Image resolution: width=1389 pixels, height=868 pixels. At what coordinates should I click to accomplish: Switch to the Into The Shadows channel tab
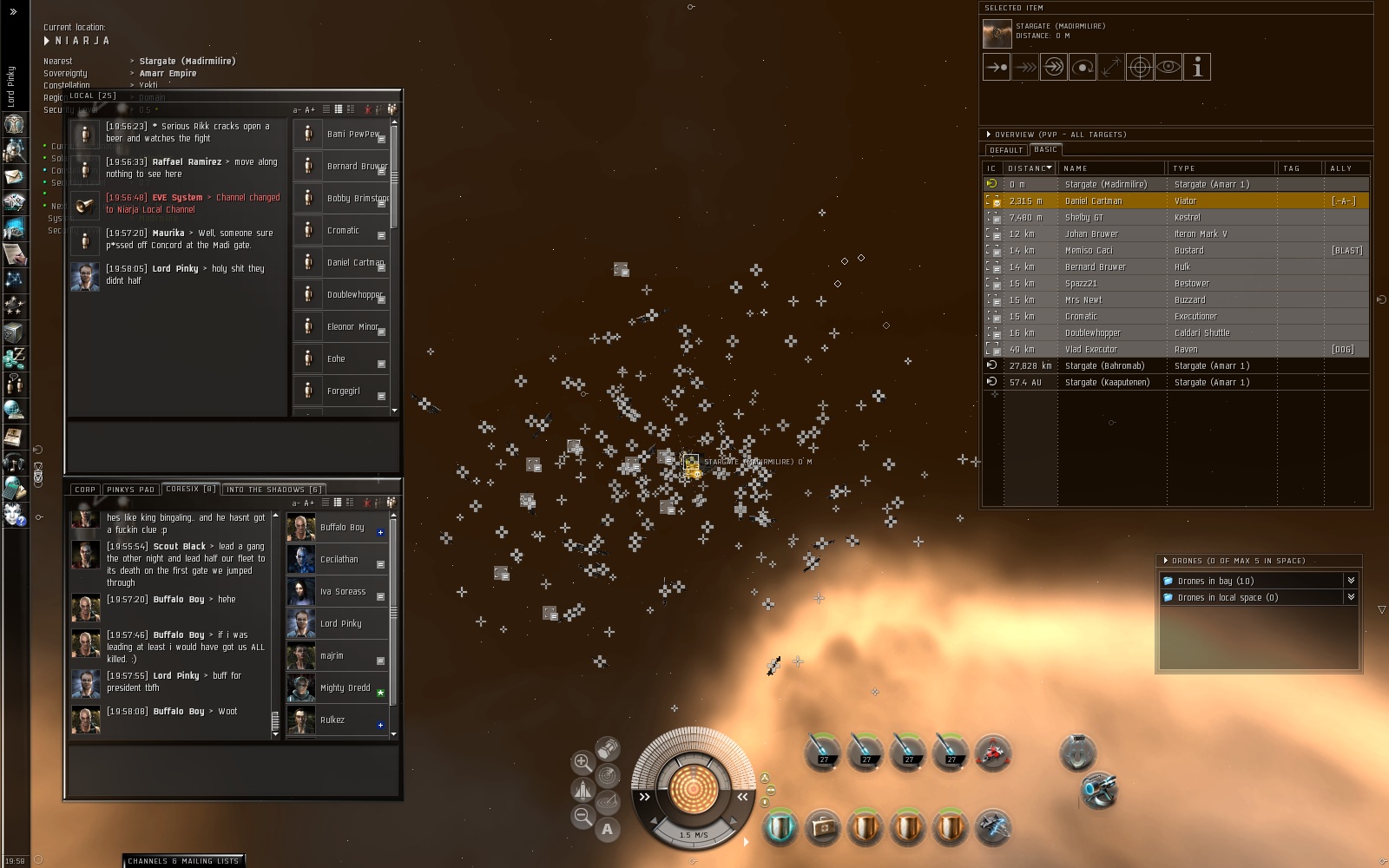coord(273,490)
